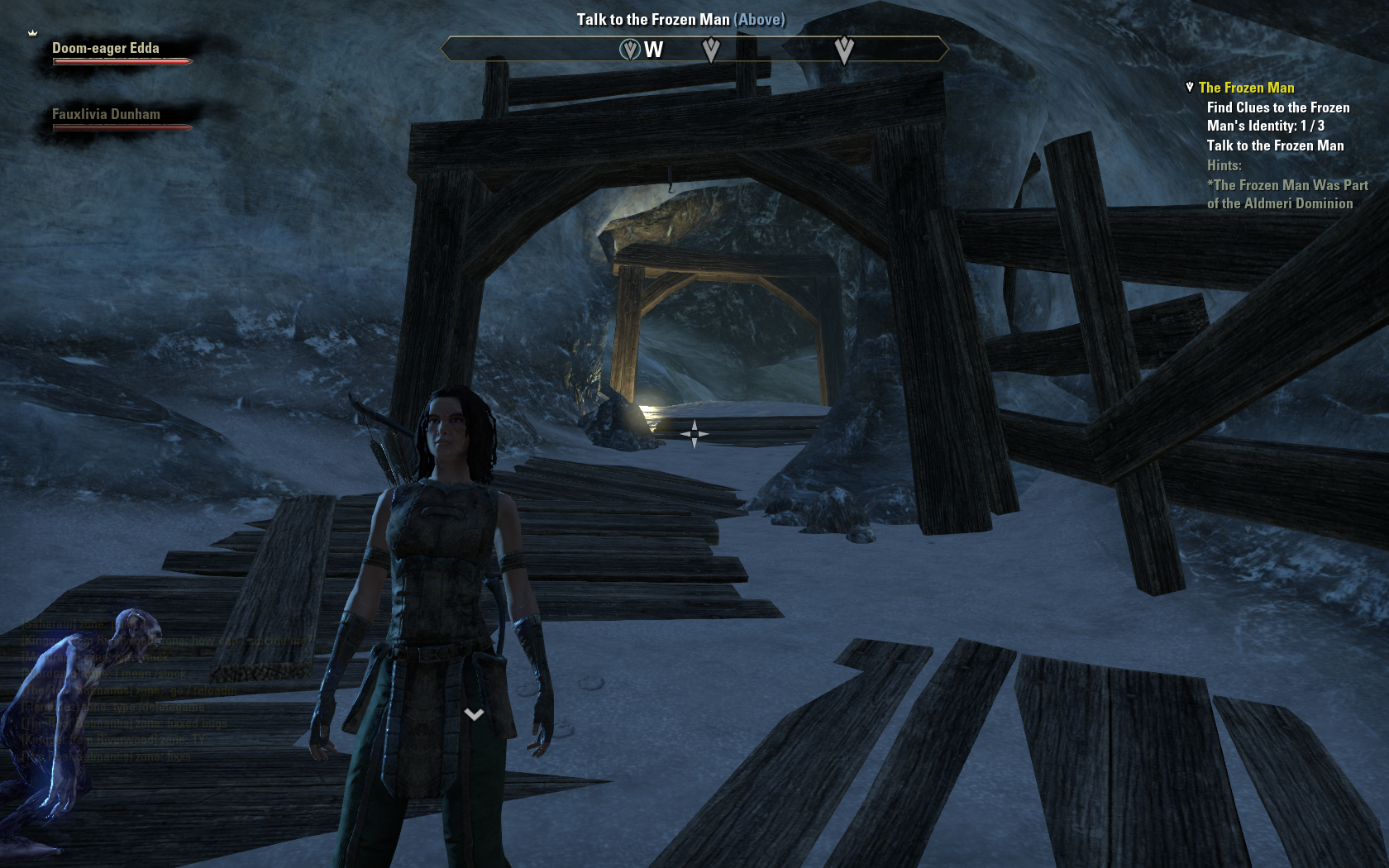Viewport: 1389px width, 868px height.
Task: Click the quest marker beside the W on compass
Action: (x=630, y=50)
